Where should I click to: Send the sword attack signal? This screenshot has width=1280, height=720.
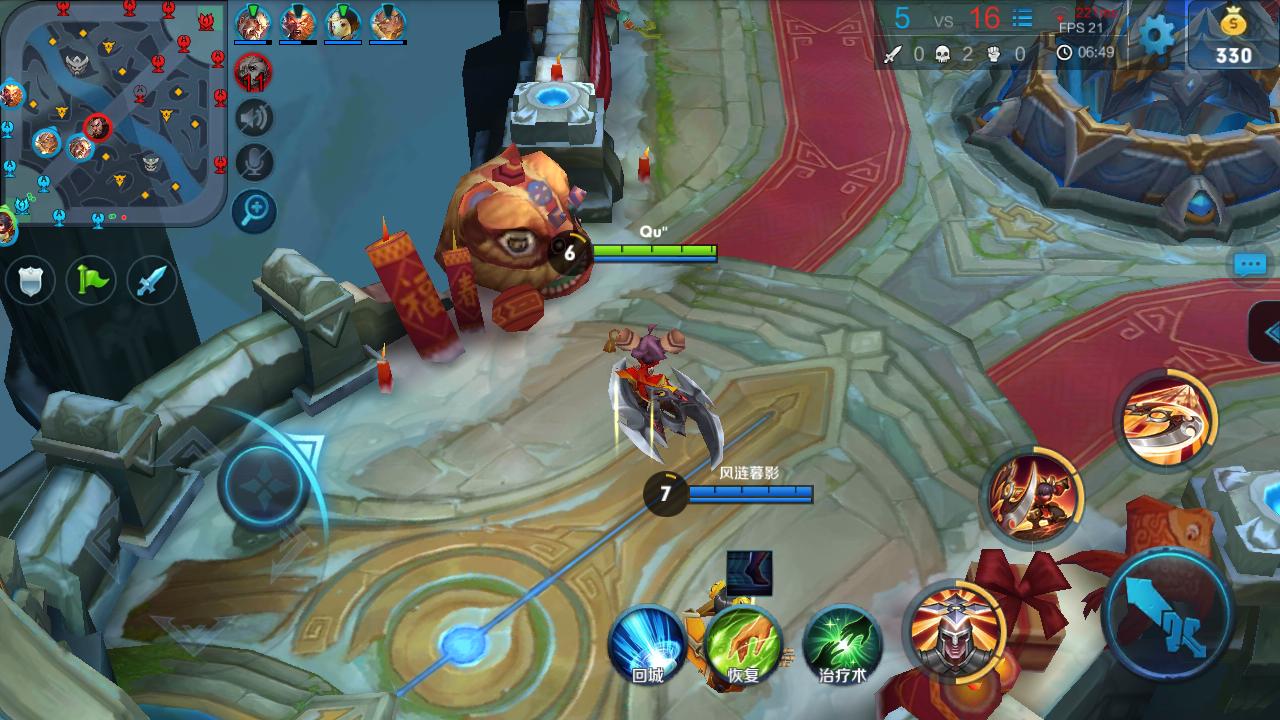pos(151,282)
